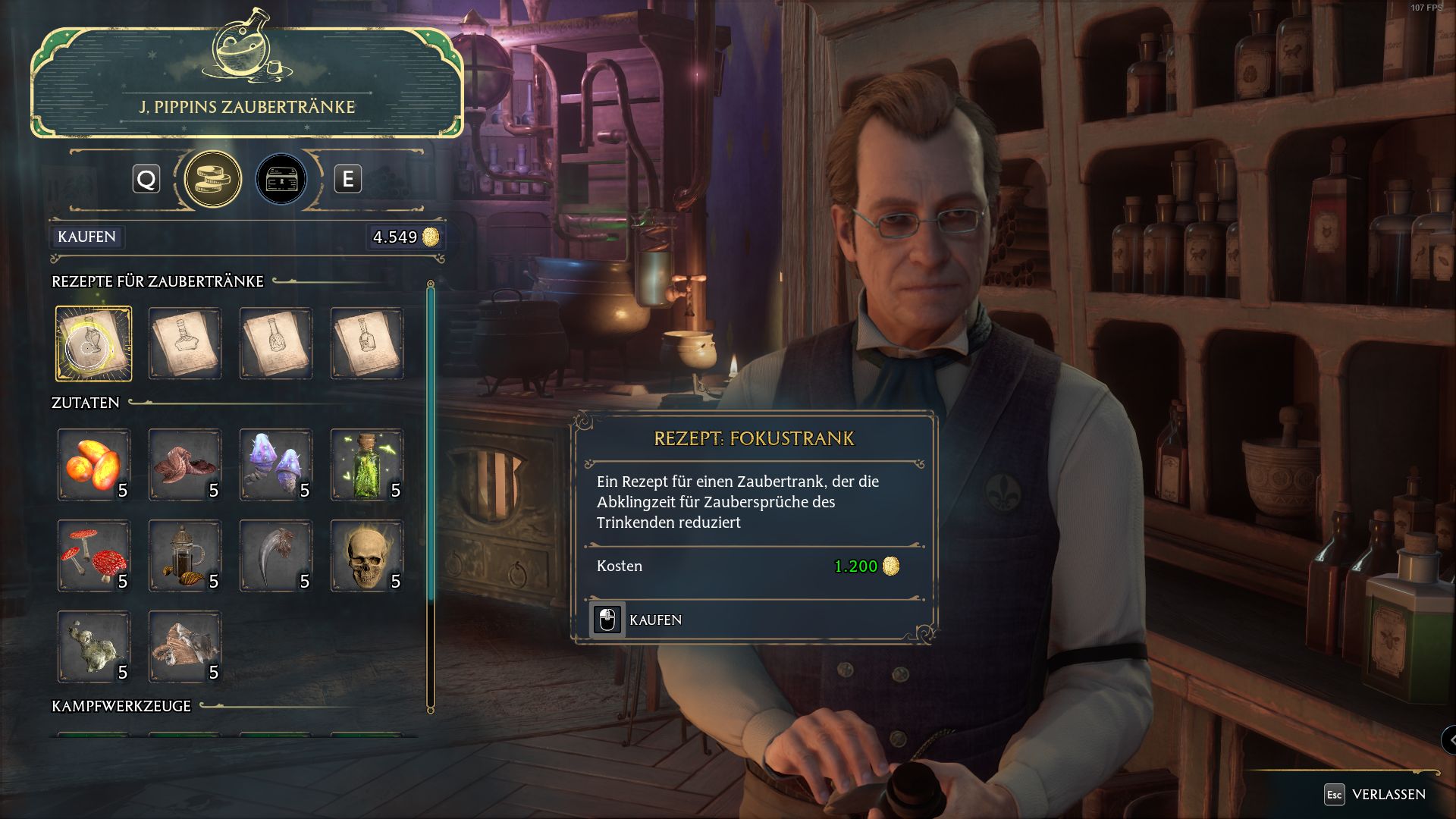1456x819 pixels.
Task: Select the brown and grey fur ingredient slot
Action: tap(184, 647)
